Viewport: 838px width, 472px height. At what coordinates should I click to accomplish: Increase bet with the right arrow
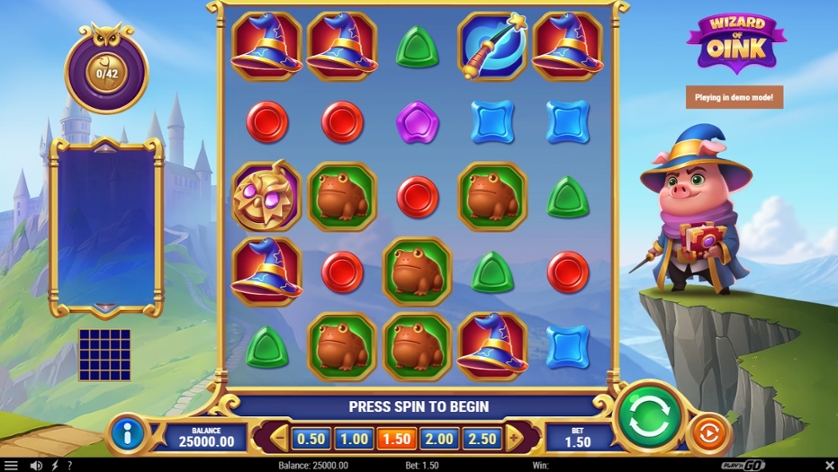coord(514,438)
